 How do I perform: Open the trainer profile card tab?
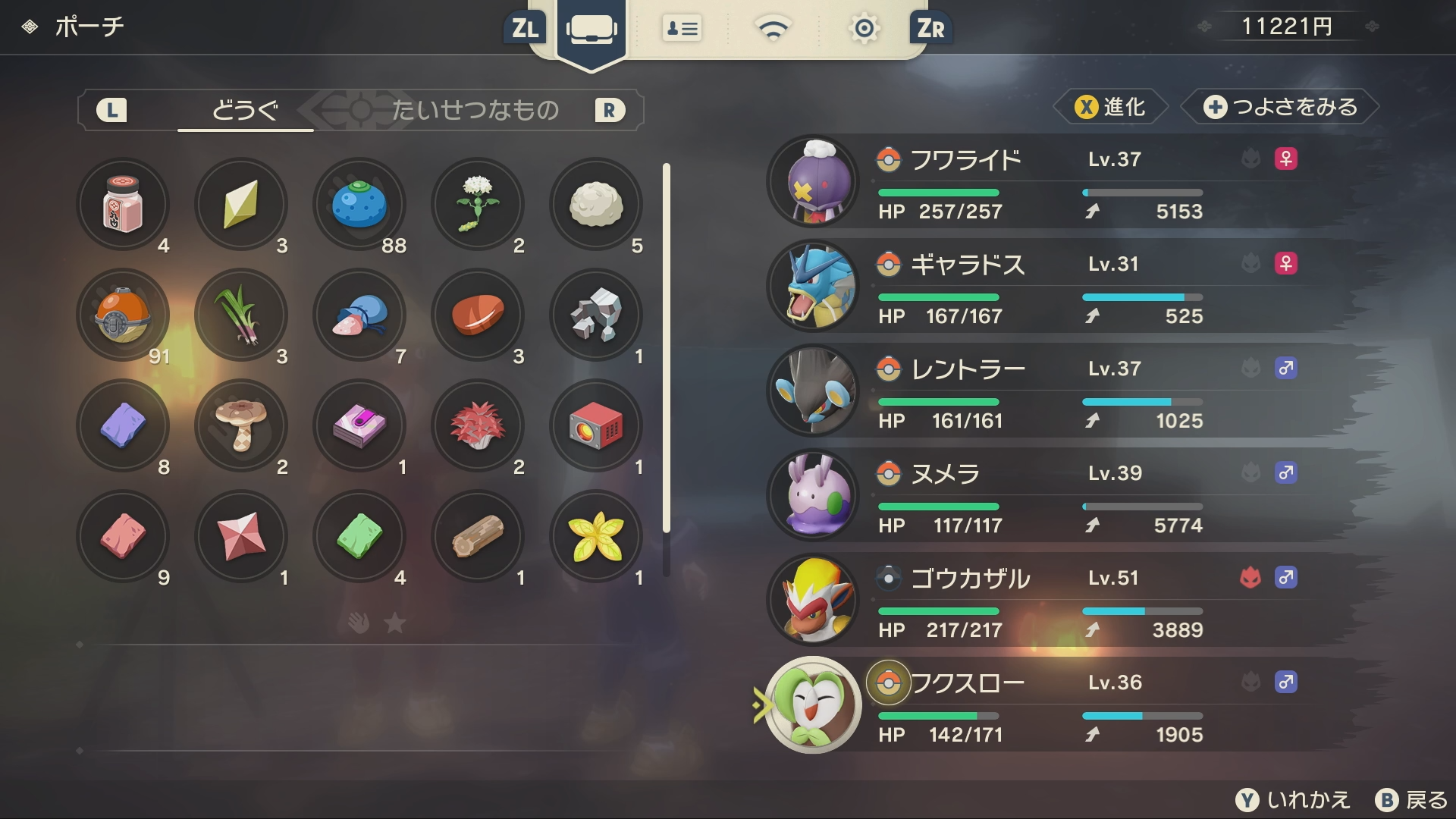[682, 29]
